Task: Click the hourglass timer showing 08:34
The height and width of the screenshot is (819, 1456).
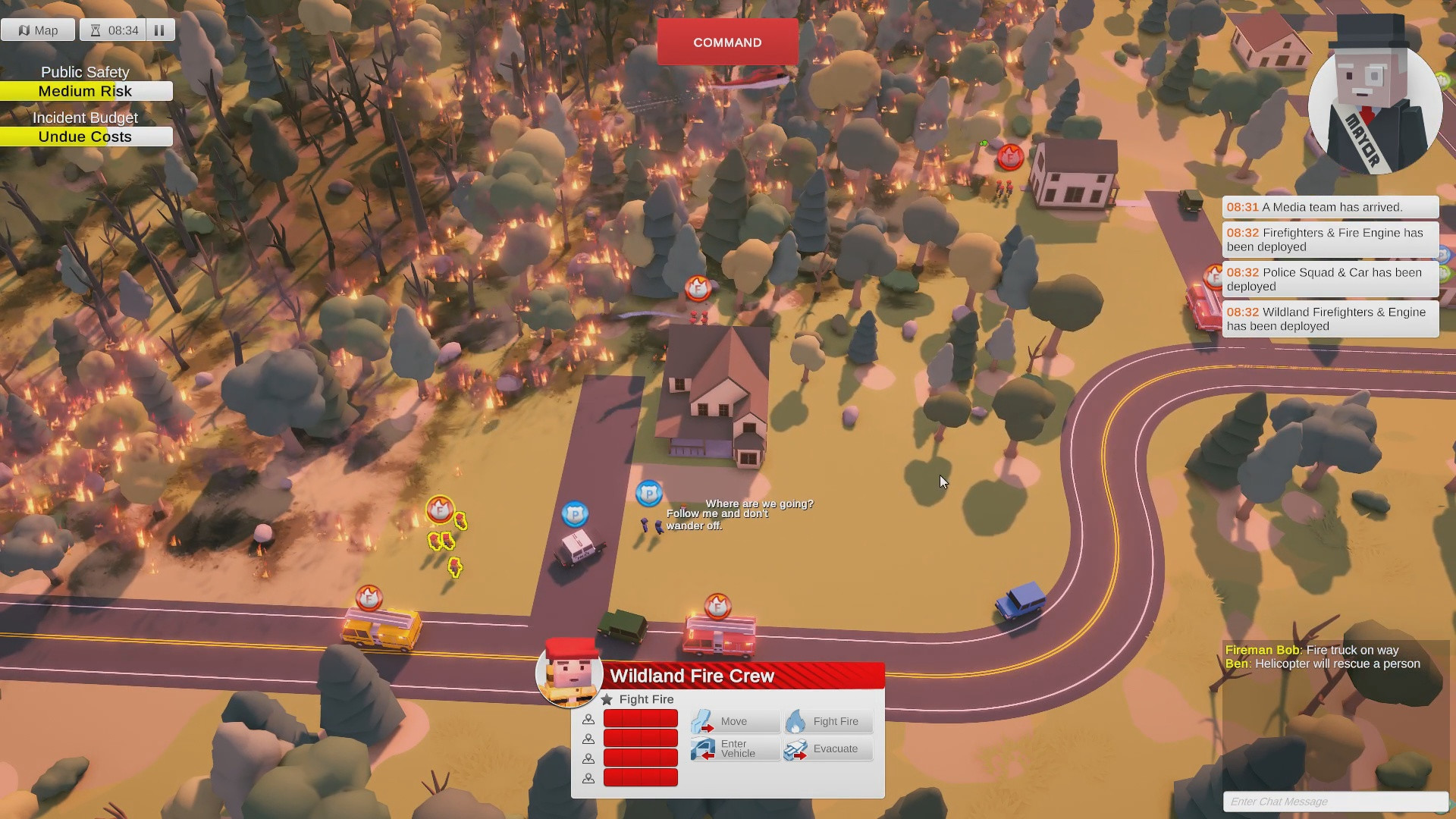Action: coord(115,30)
